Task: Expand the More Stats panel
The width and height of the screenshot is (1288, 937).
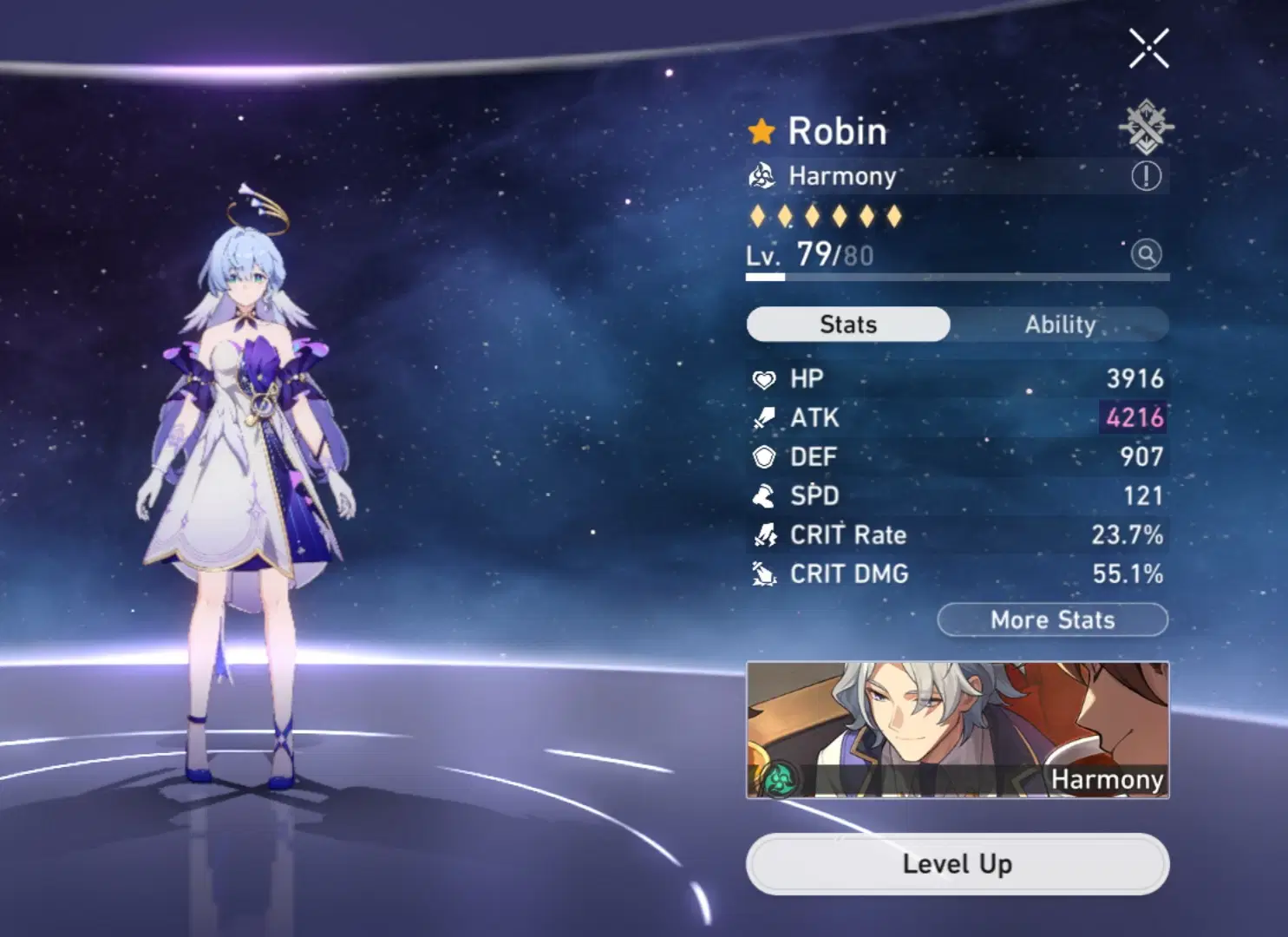Action: tap(1051, 619)
